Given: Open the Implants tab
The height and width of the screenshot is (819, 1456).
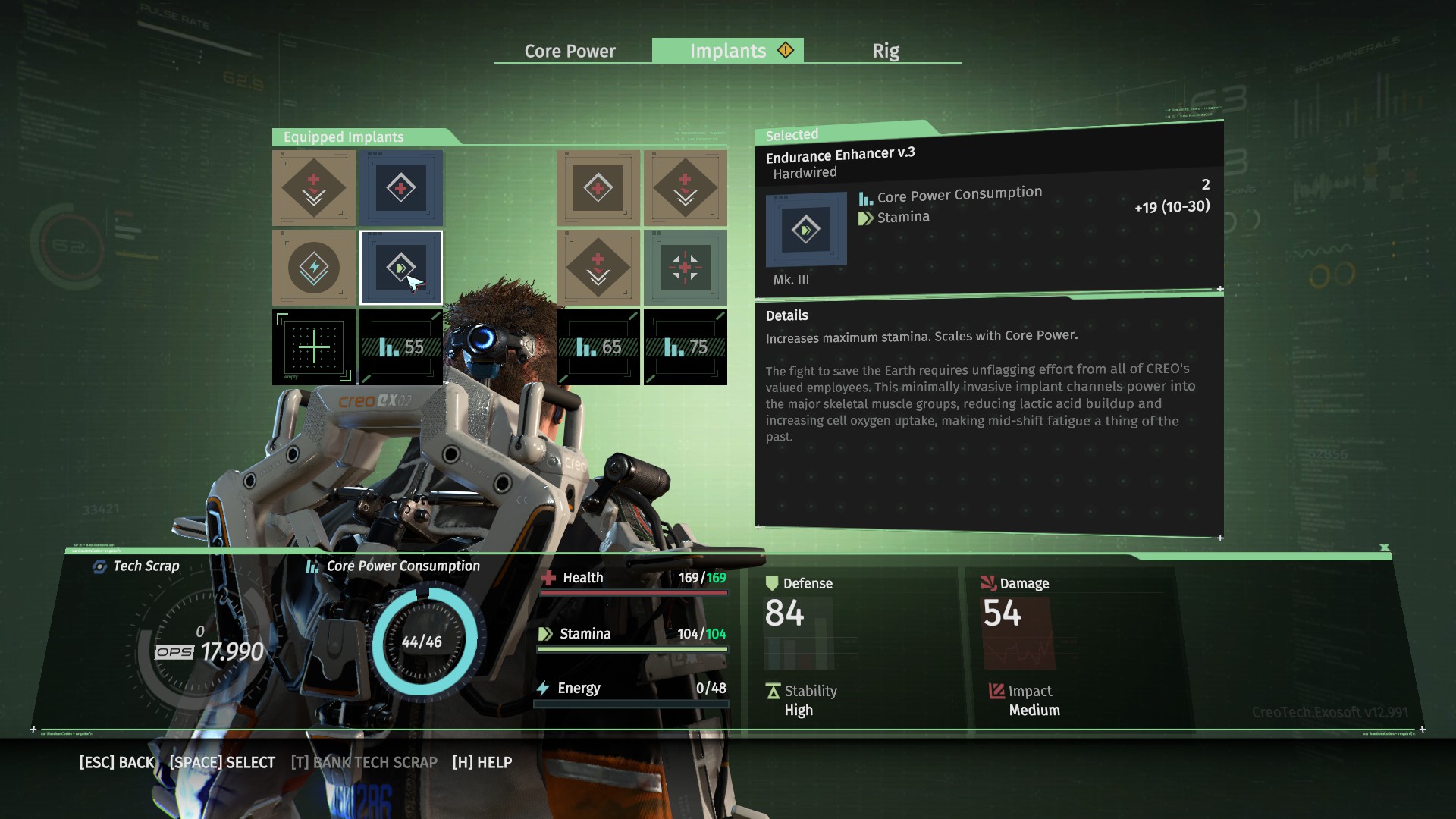Looking at the screenshot, I should pyautogui.click(x=728, y=51).
